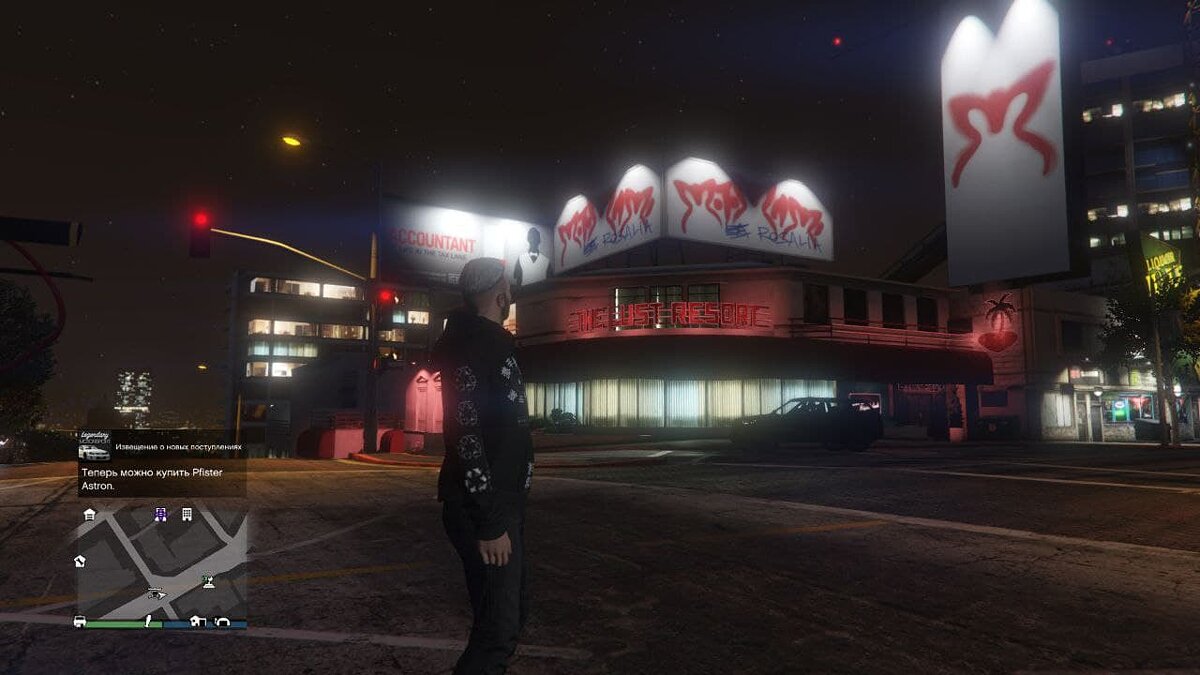
Task: Click the purple robot blip on the minimap
Action: click(x=160, y=514)
